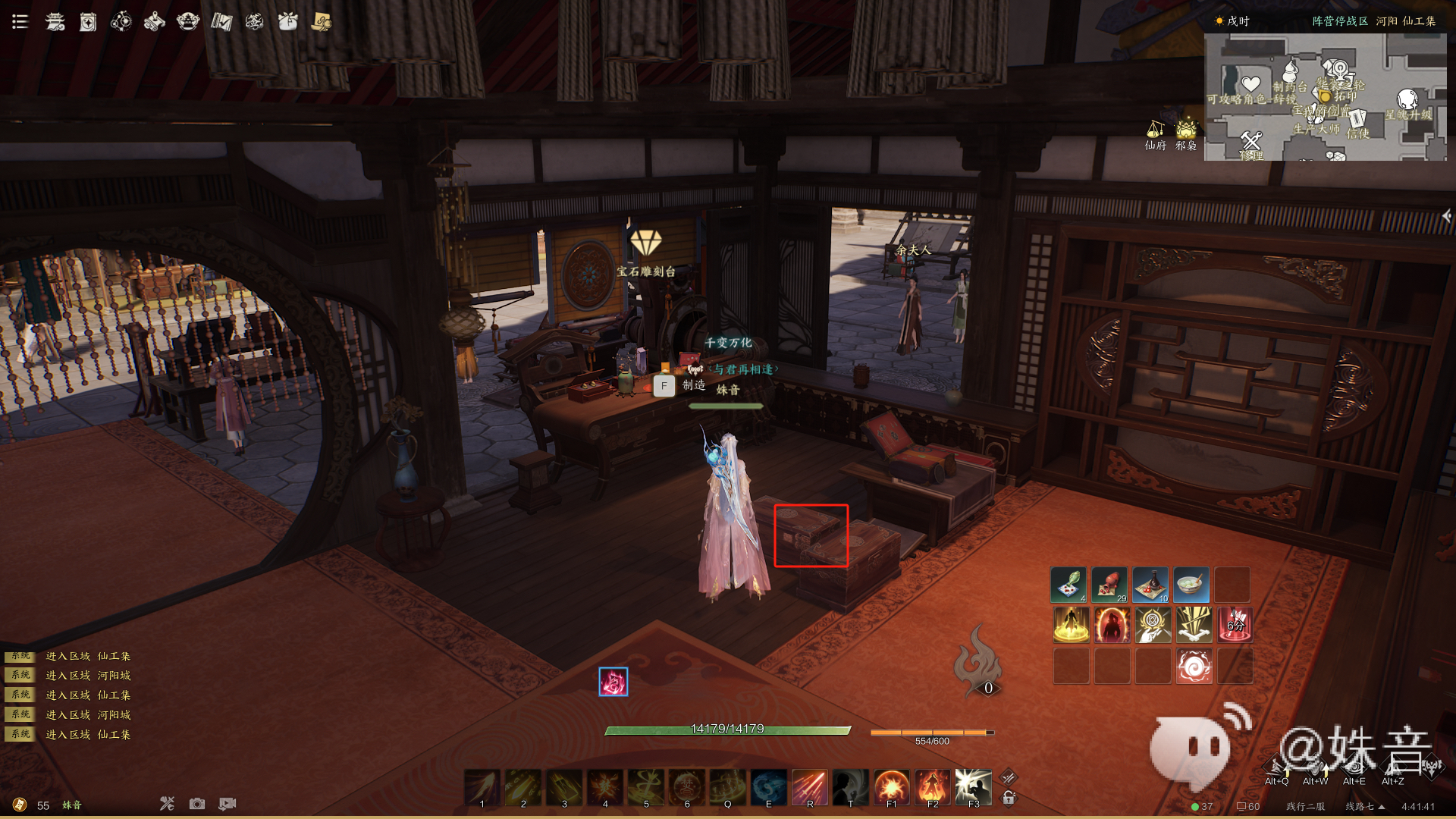Use the green vase medicine with count 4
This screenshot has width=1456, height=819.
click(1069, 585)
